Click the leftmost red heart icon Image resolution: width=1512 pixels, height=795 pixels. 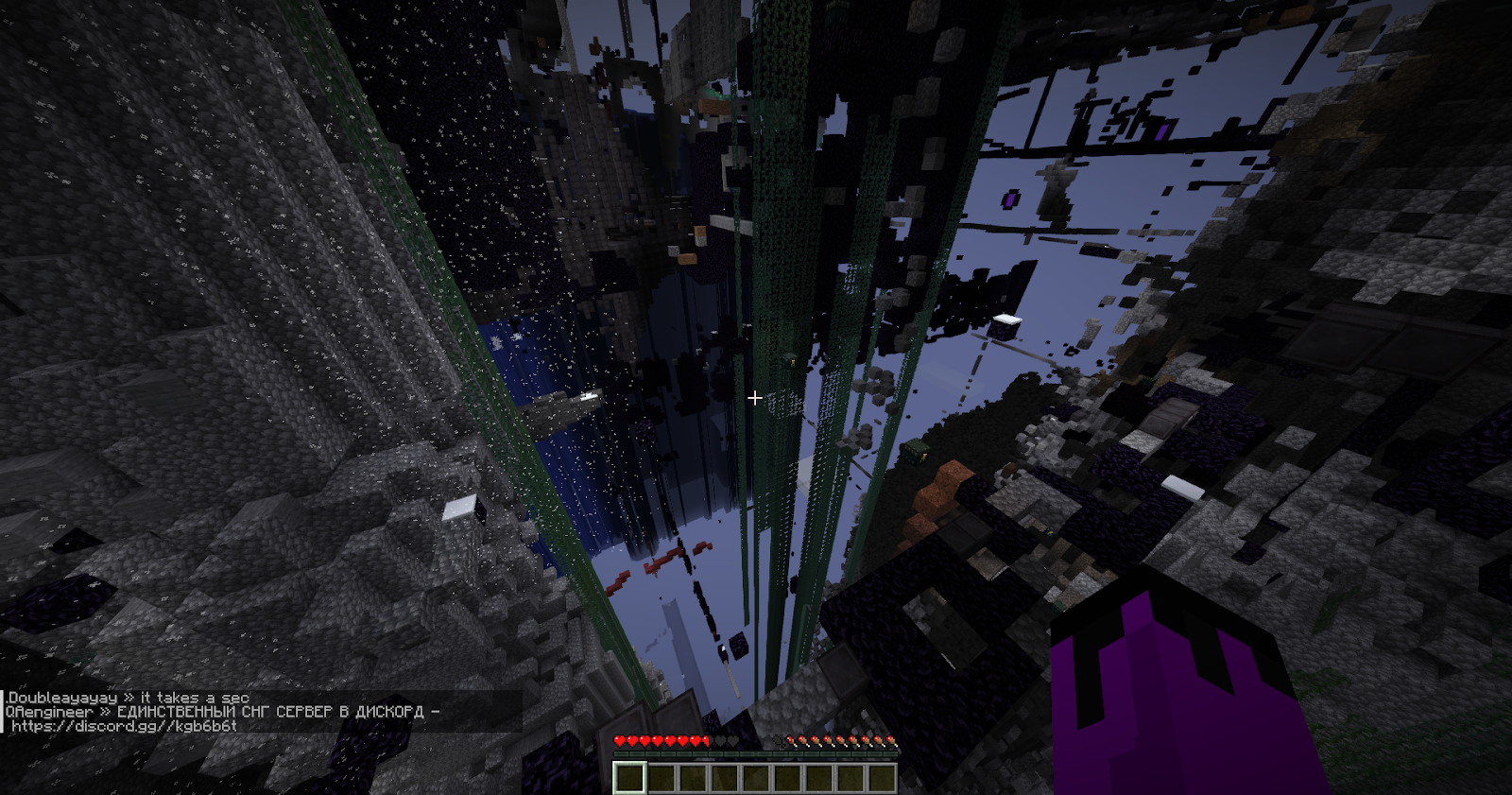click(x=619, y=740)
